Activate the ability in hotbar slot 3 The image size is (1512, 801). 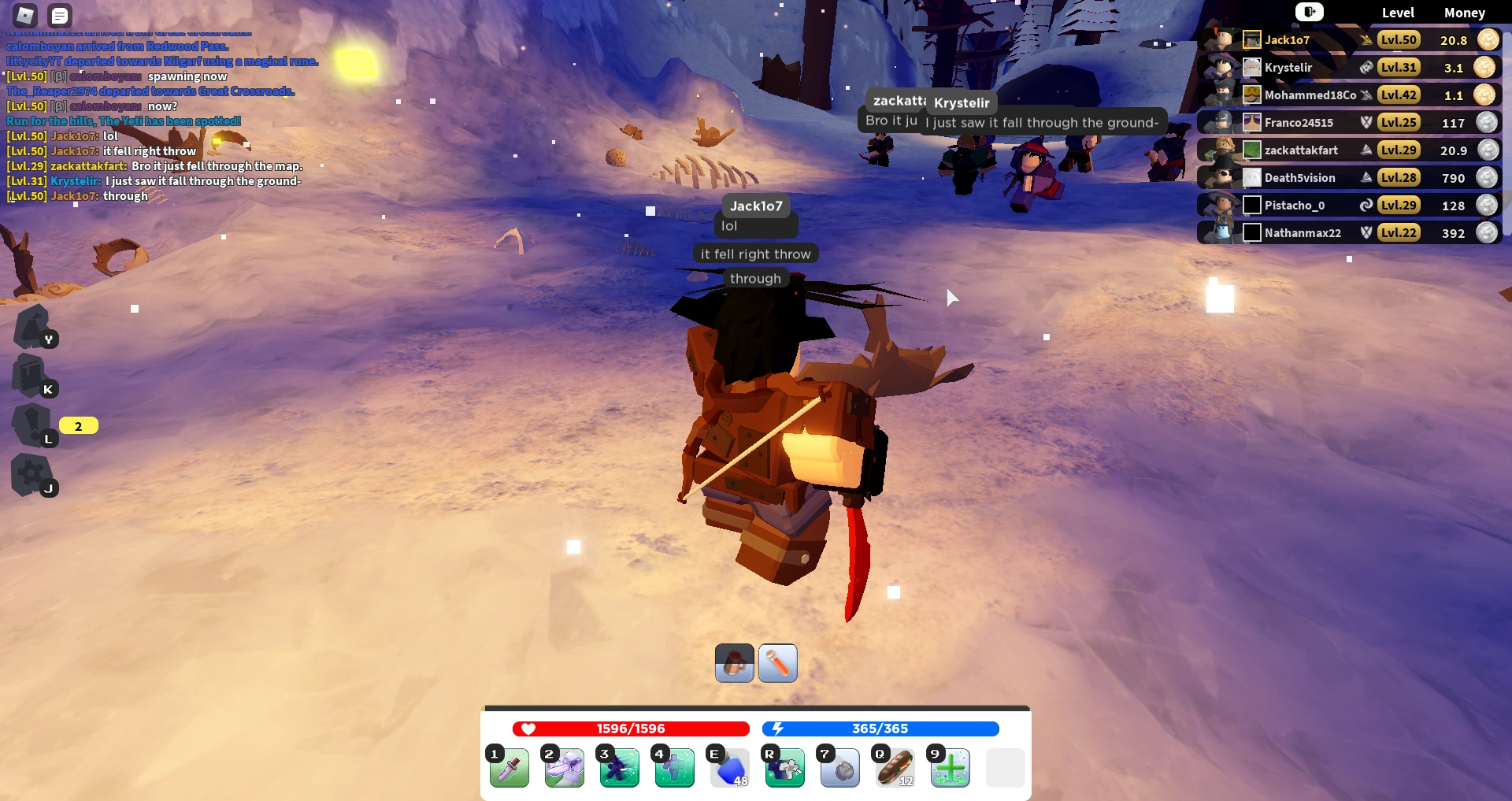tap(619, 768)
